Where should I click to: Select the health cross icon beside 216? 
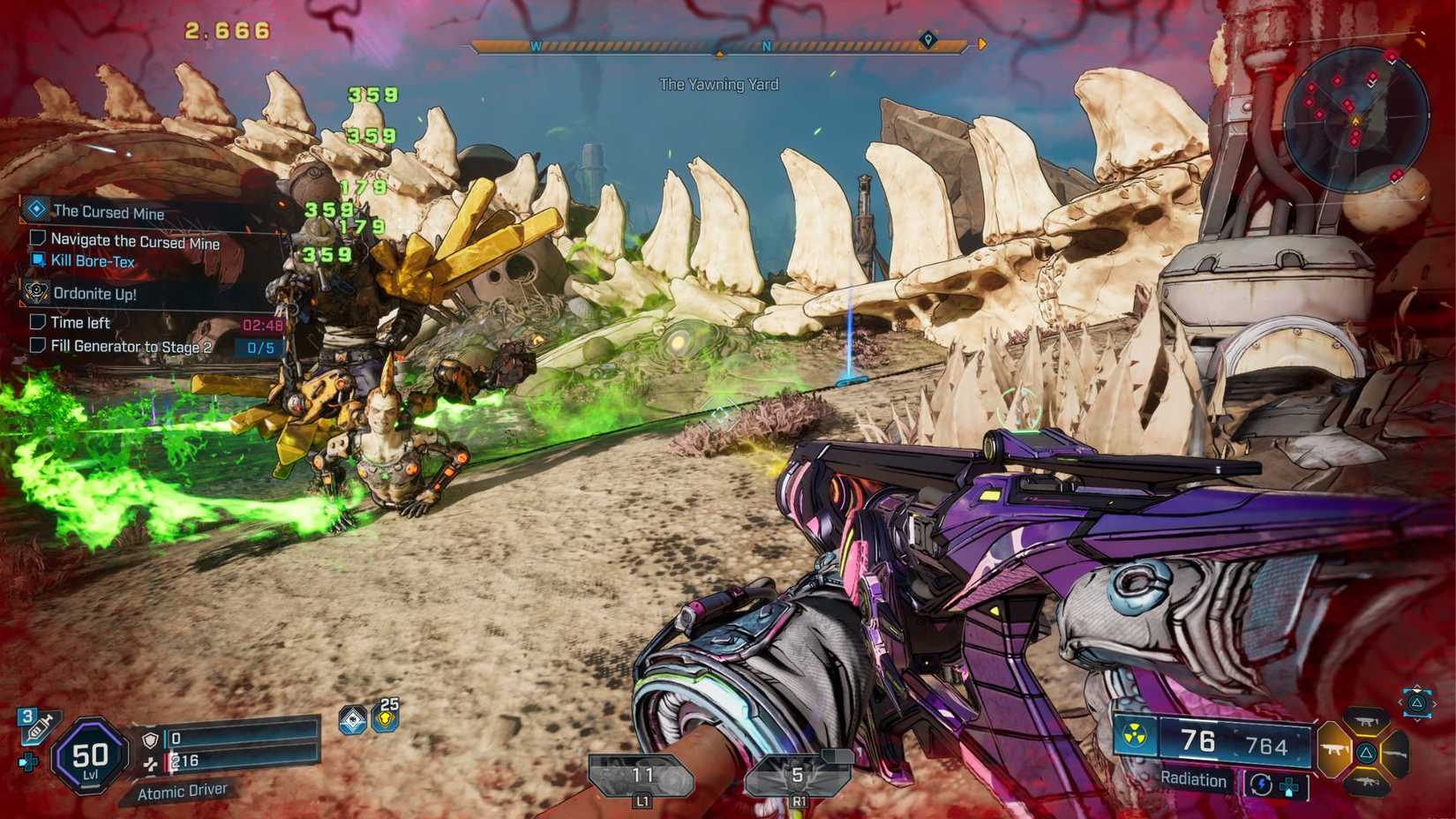pos(149,763)
